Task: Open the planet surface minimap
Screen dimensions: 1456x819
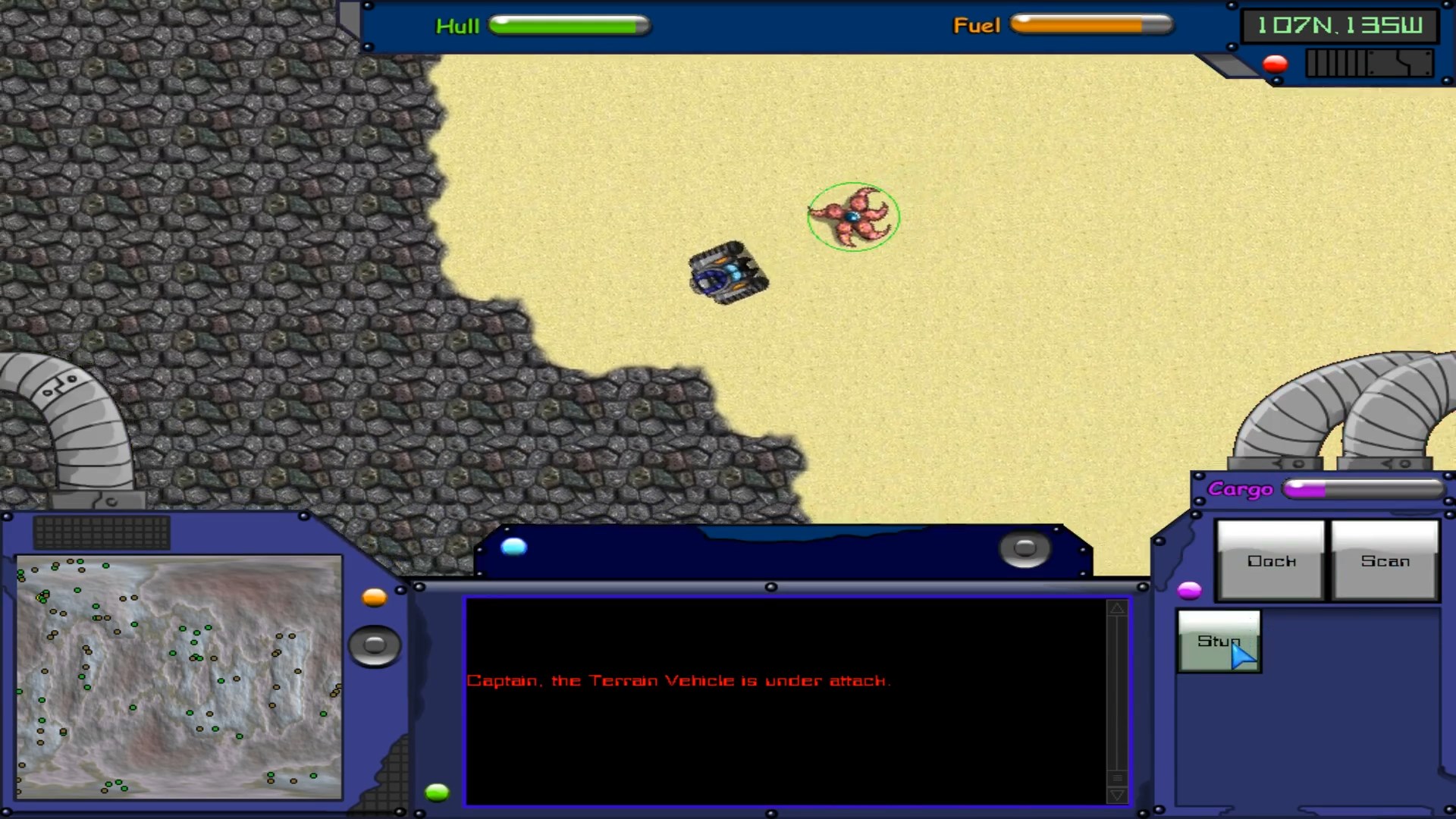Action: tap(179, 677)
